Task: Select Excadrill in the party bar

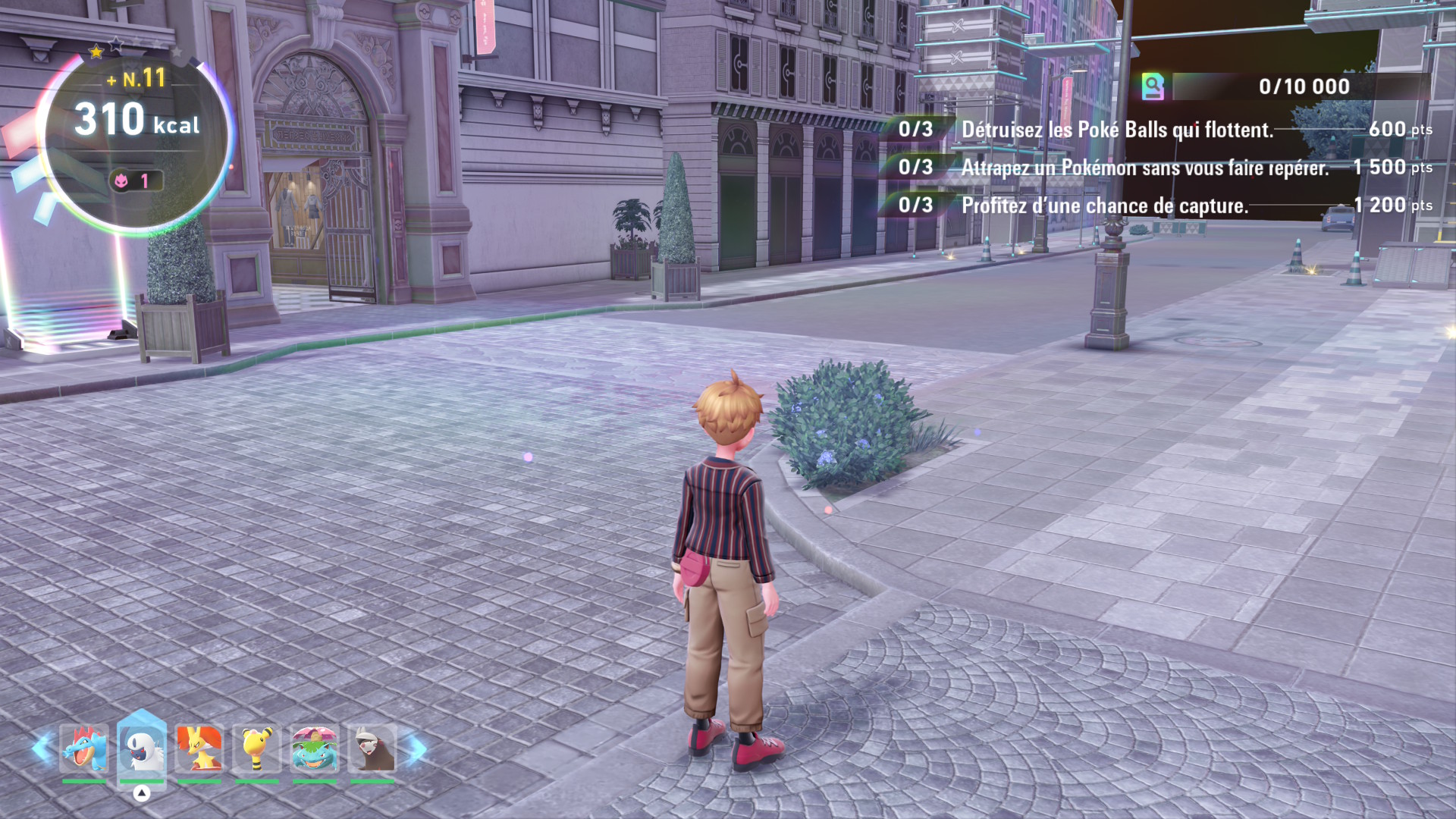Action: pos(372,748)
